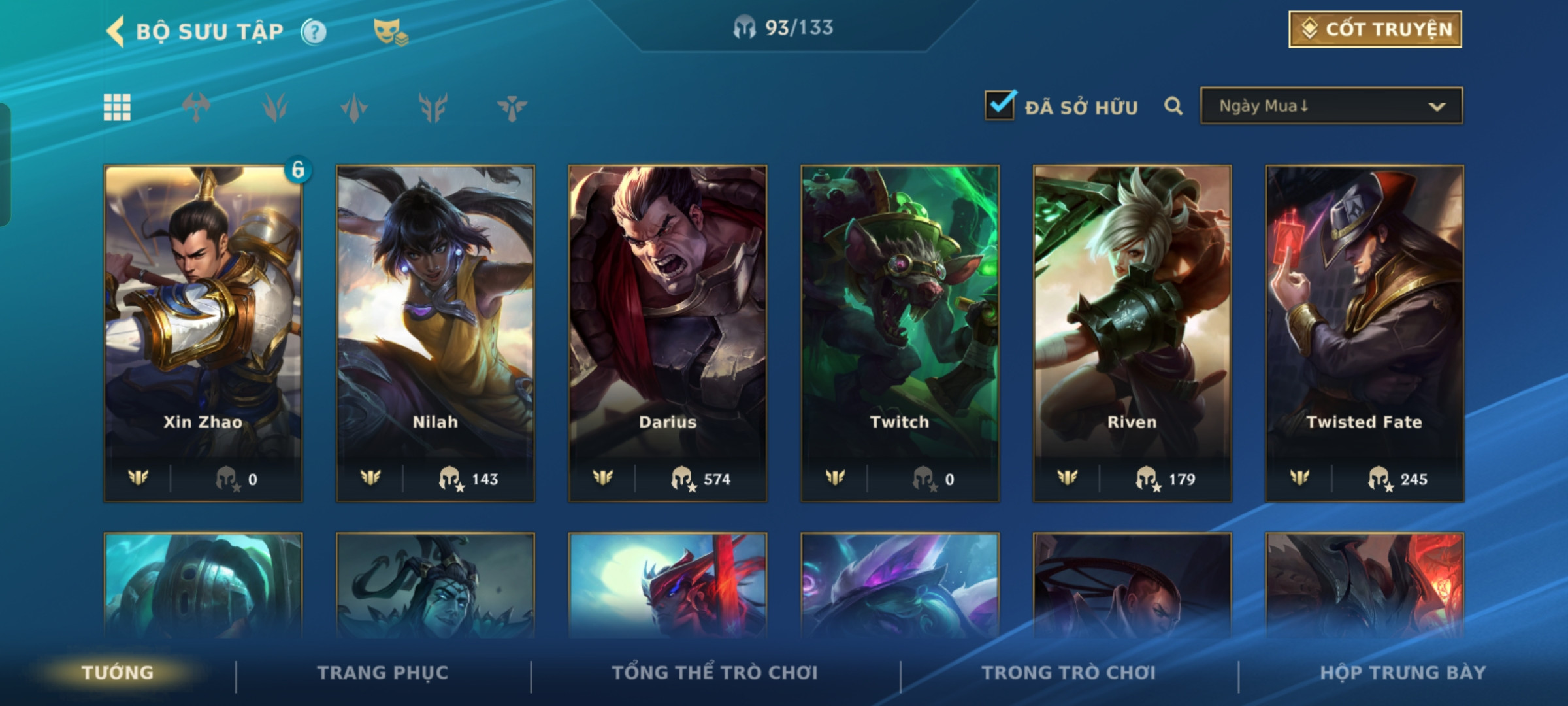Open the Cốt Truyện button
The width and height of the screenshot is (1568, 706).
(x=1375, y=29)
